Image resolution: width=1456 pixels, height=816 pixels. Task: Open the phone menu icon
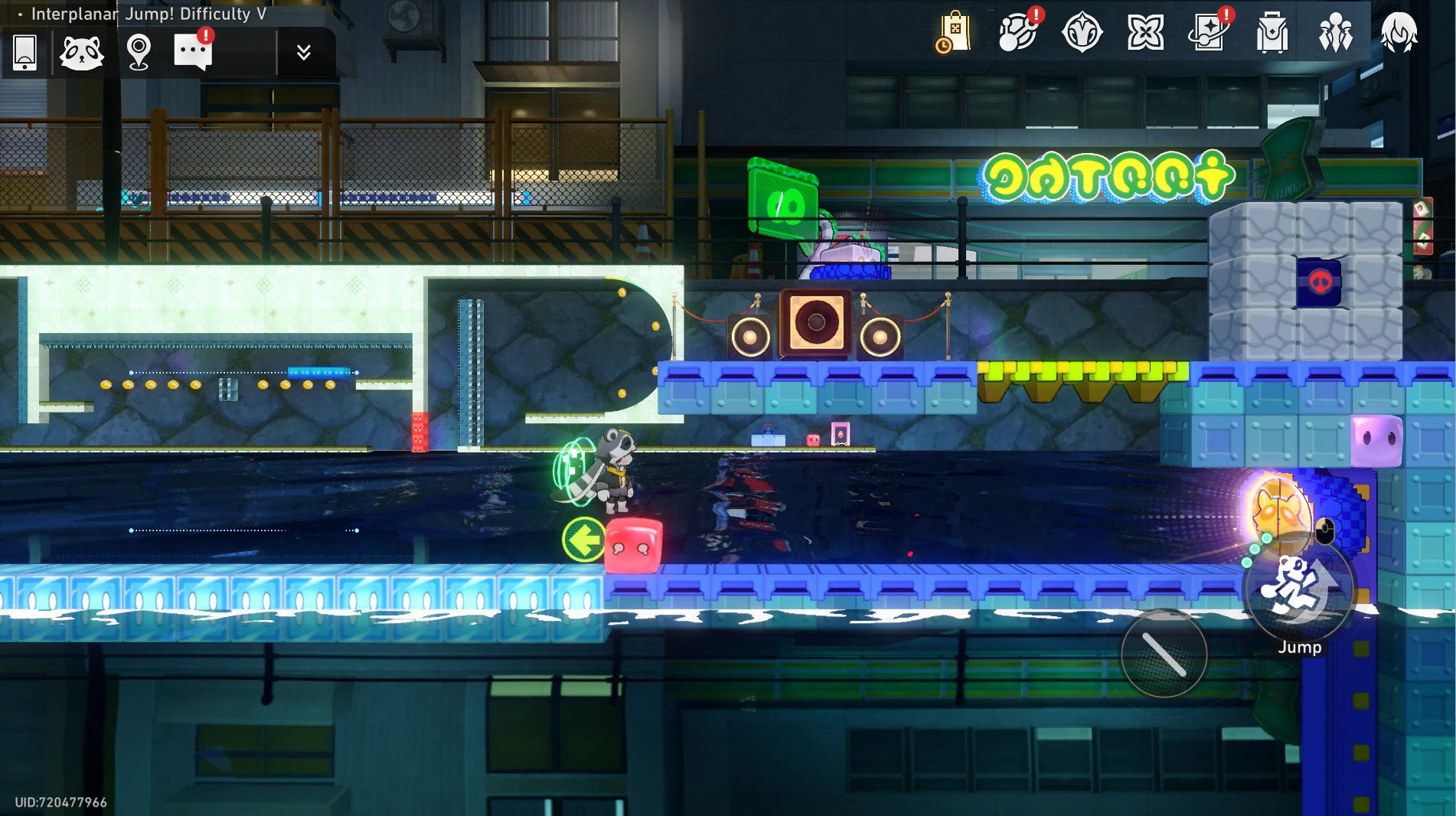coord(25,53)
